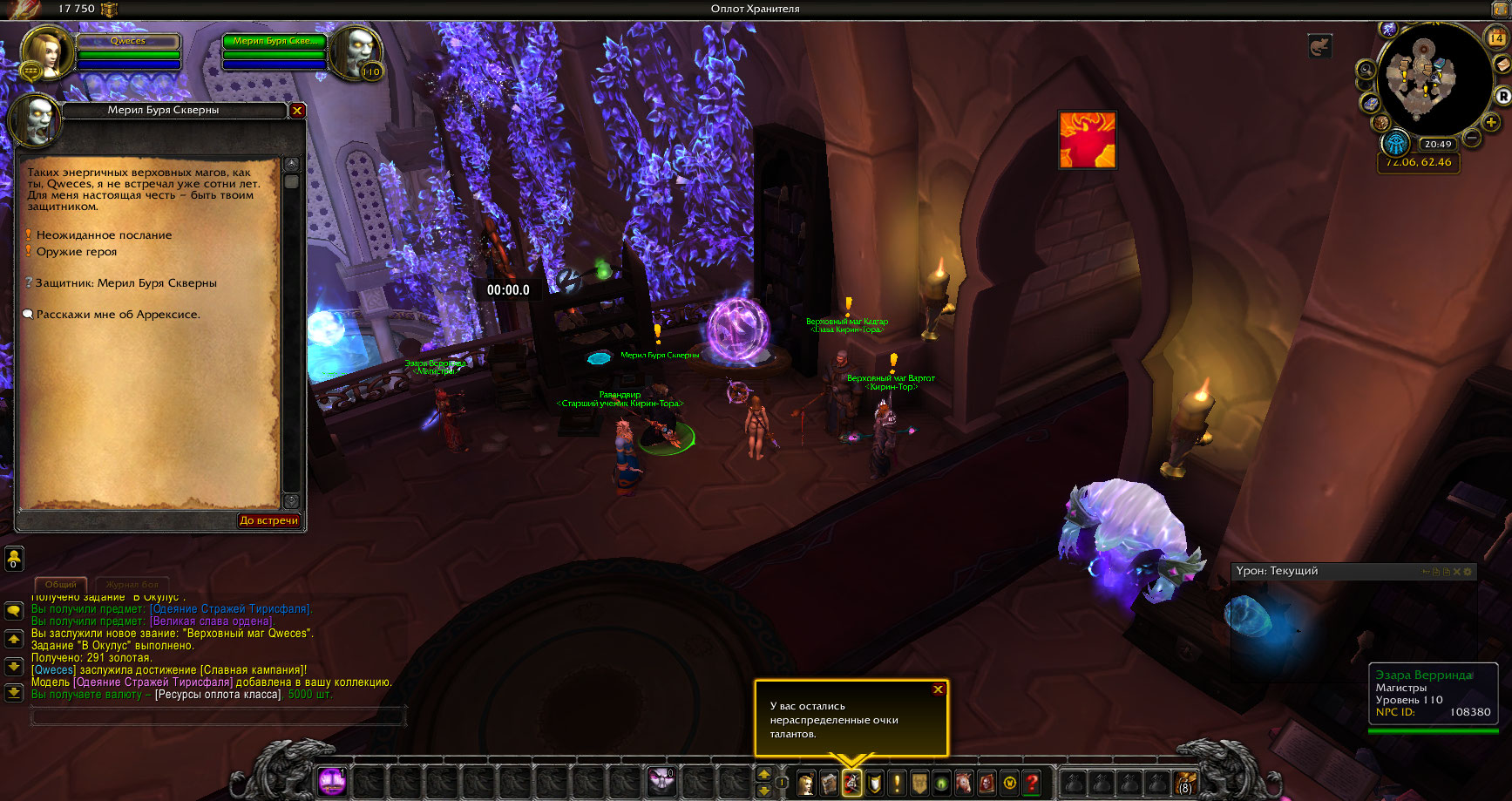Image resolution: width=1512 pixels, height=801 pixels.
Task: Open the red question mark help button
Action: 1032,783
